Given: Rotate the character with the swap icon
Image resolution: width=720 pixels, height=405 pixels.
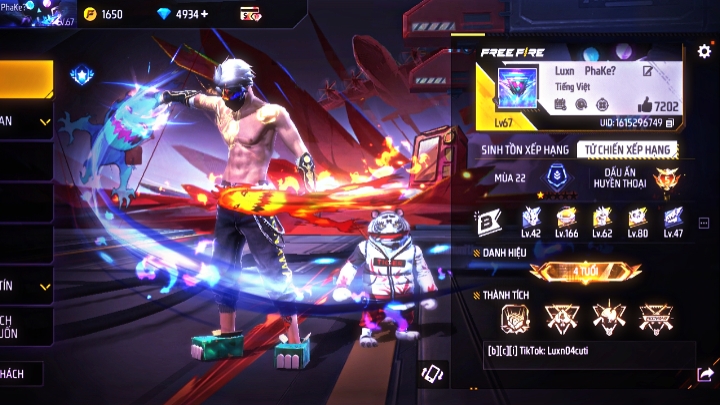Looking at the screenshot, I should tap(432, 373).
